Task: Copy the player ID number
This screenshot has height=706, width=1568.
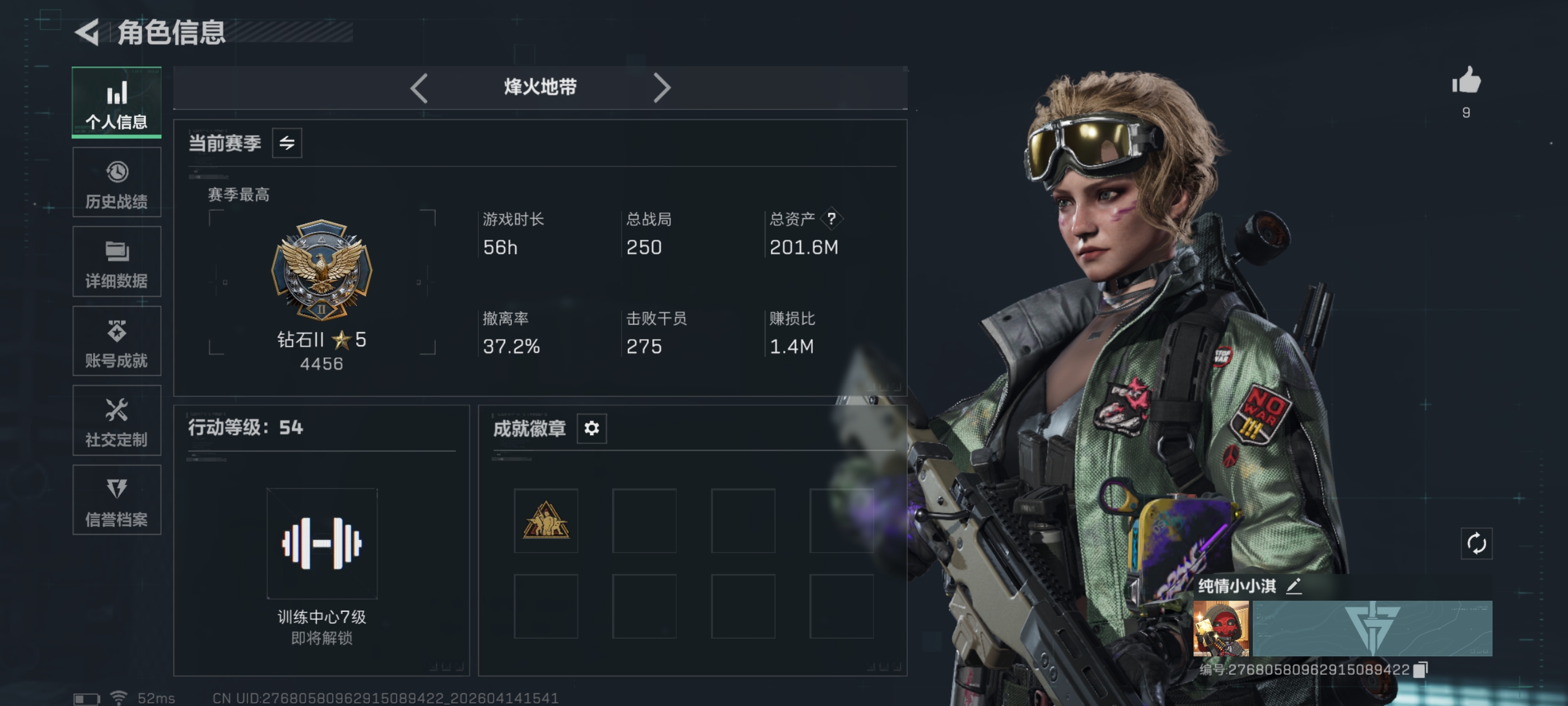Action: 1420,670
